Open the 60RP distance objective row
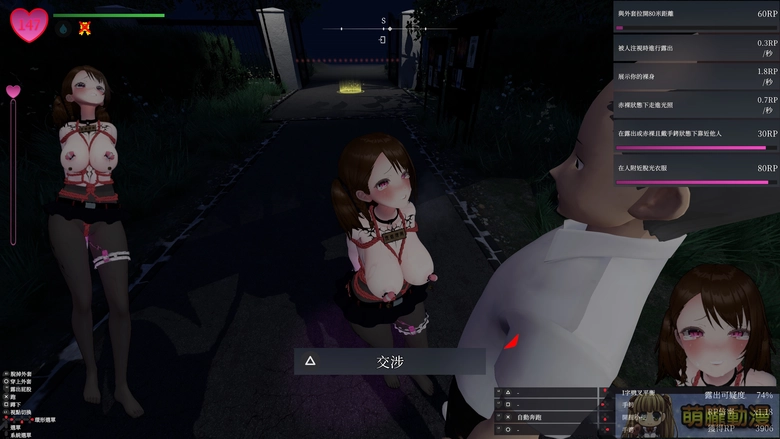 [696, 17]
